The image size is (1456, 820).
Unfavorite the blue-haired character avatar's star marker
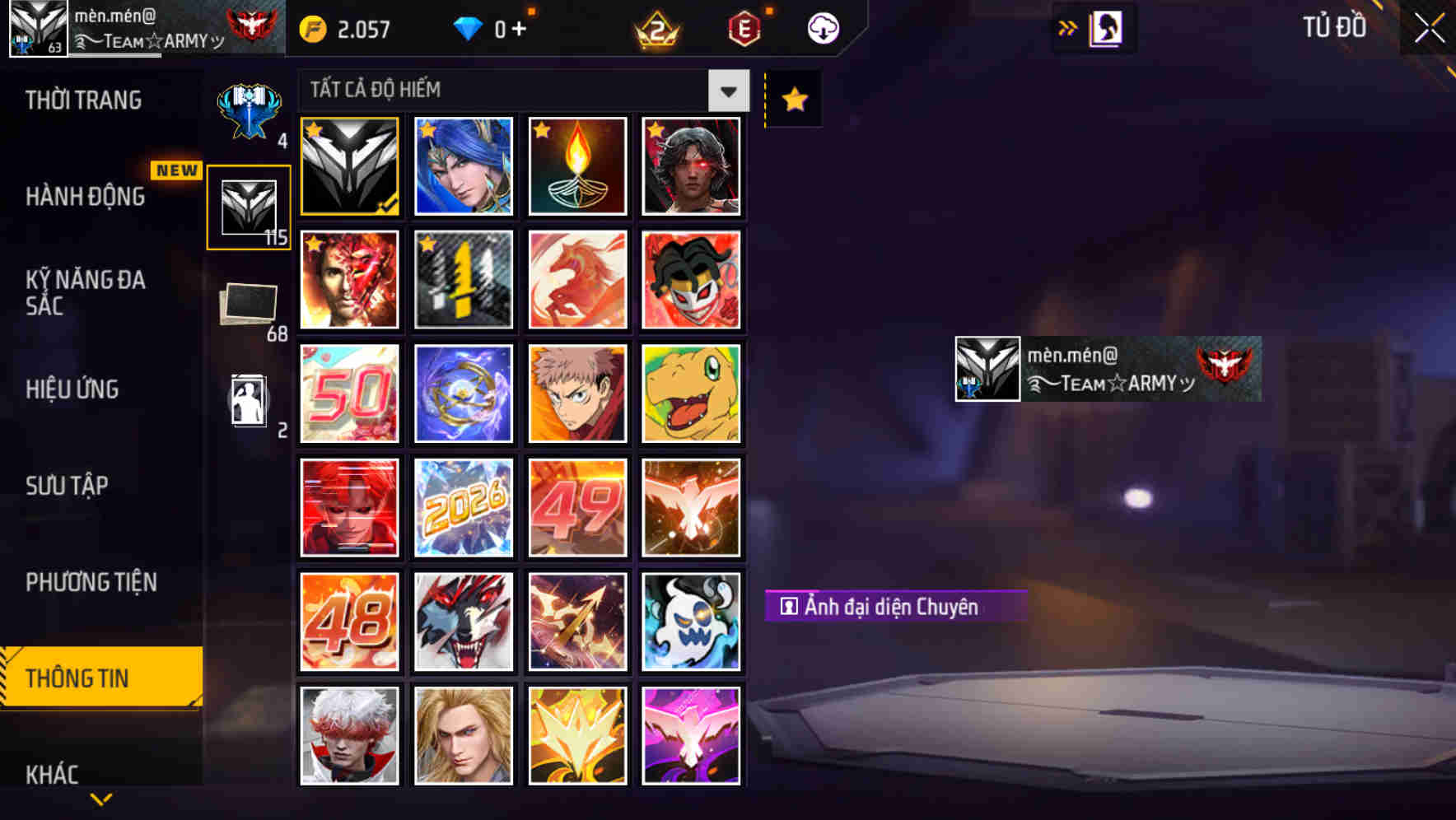(426, 130)
